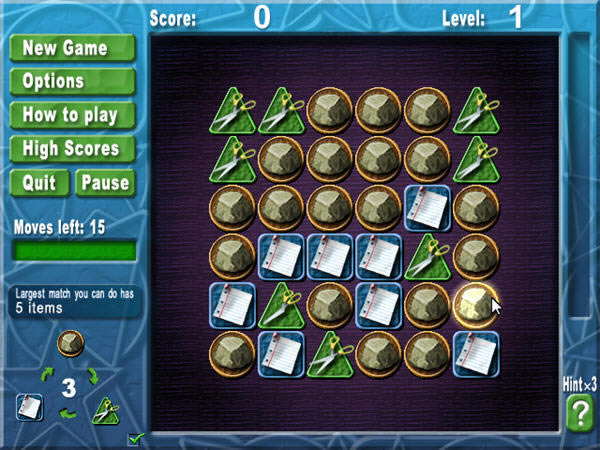Image resolution: width=600 pixels, height=450 pixels.
Task: Toggle the green checkmark box below the legend
Action: coord(134,438)
